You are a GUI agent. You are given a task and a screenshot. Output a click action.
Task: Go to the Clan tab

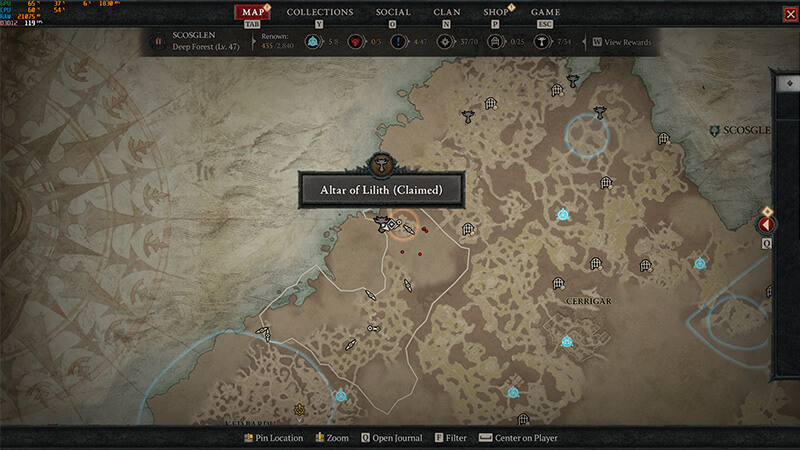pyautogui.click(x=447, y=12)
